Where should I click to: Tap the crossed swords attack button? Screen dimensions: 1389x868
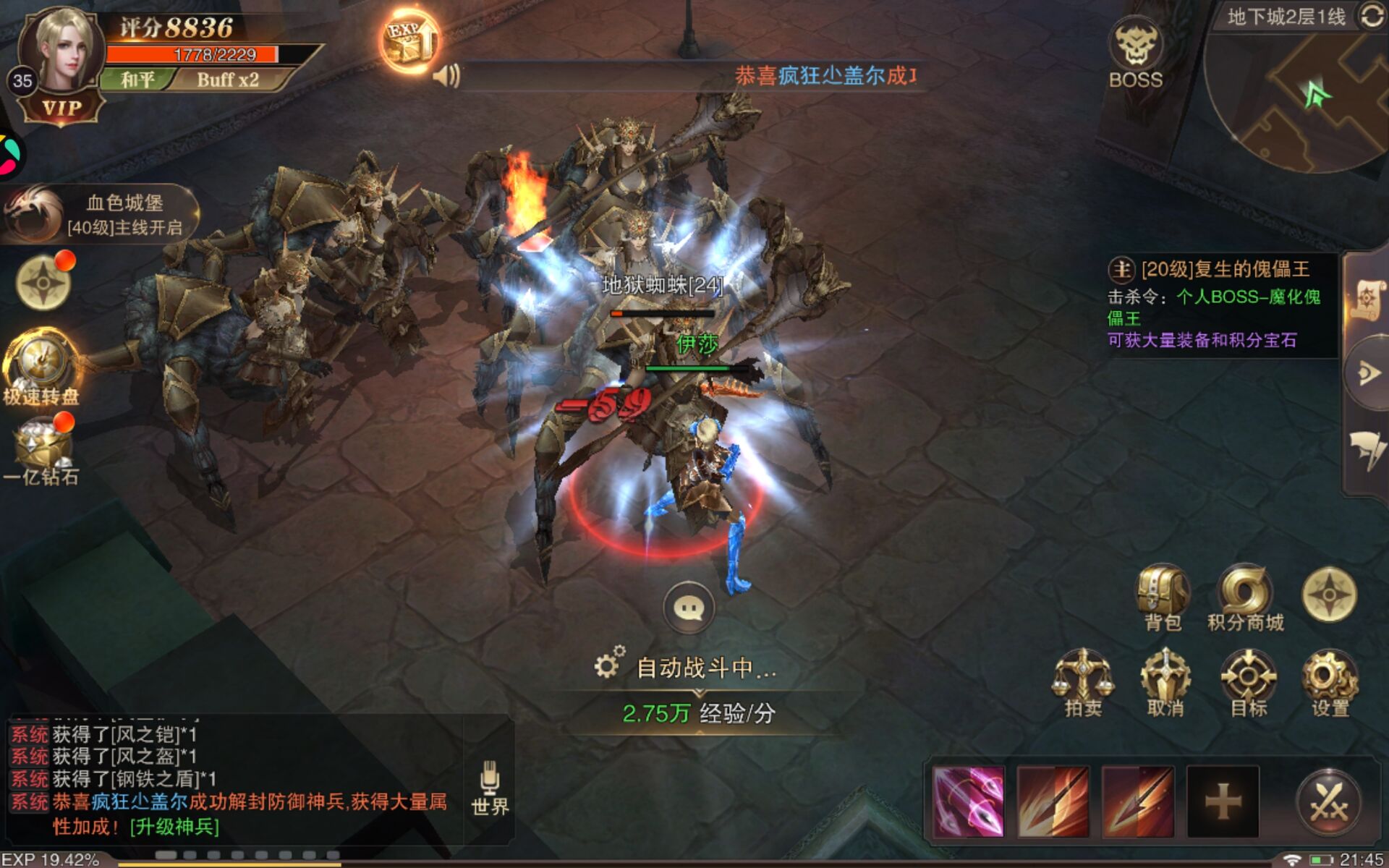click(1328, 801)
